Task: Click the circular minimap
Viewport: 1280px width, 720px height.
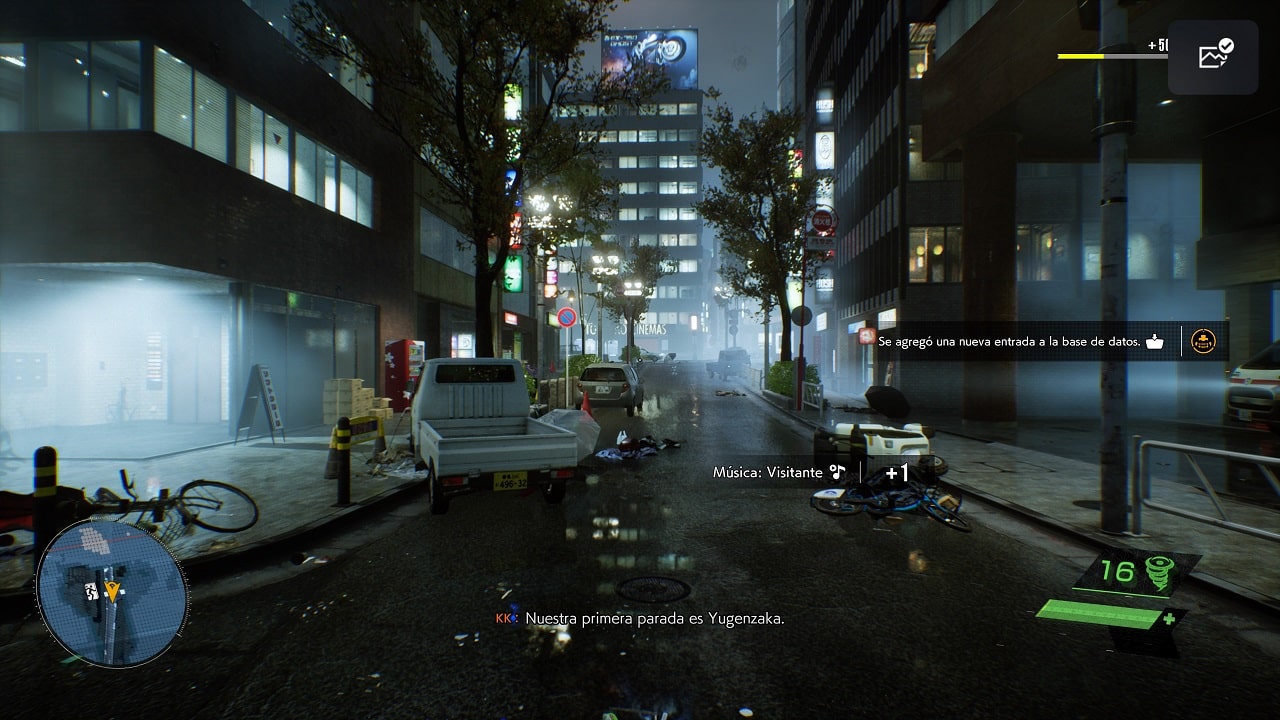Action: (112, 592)
